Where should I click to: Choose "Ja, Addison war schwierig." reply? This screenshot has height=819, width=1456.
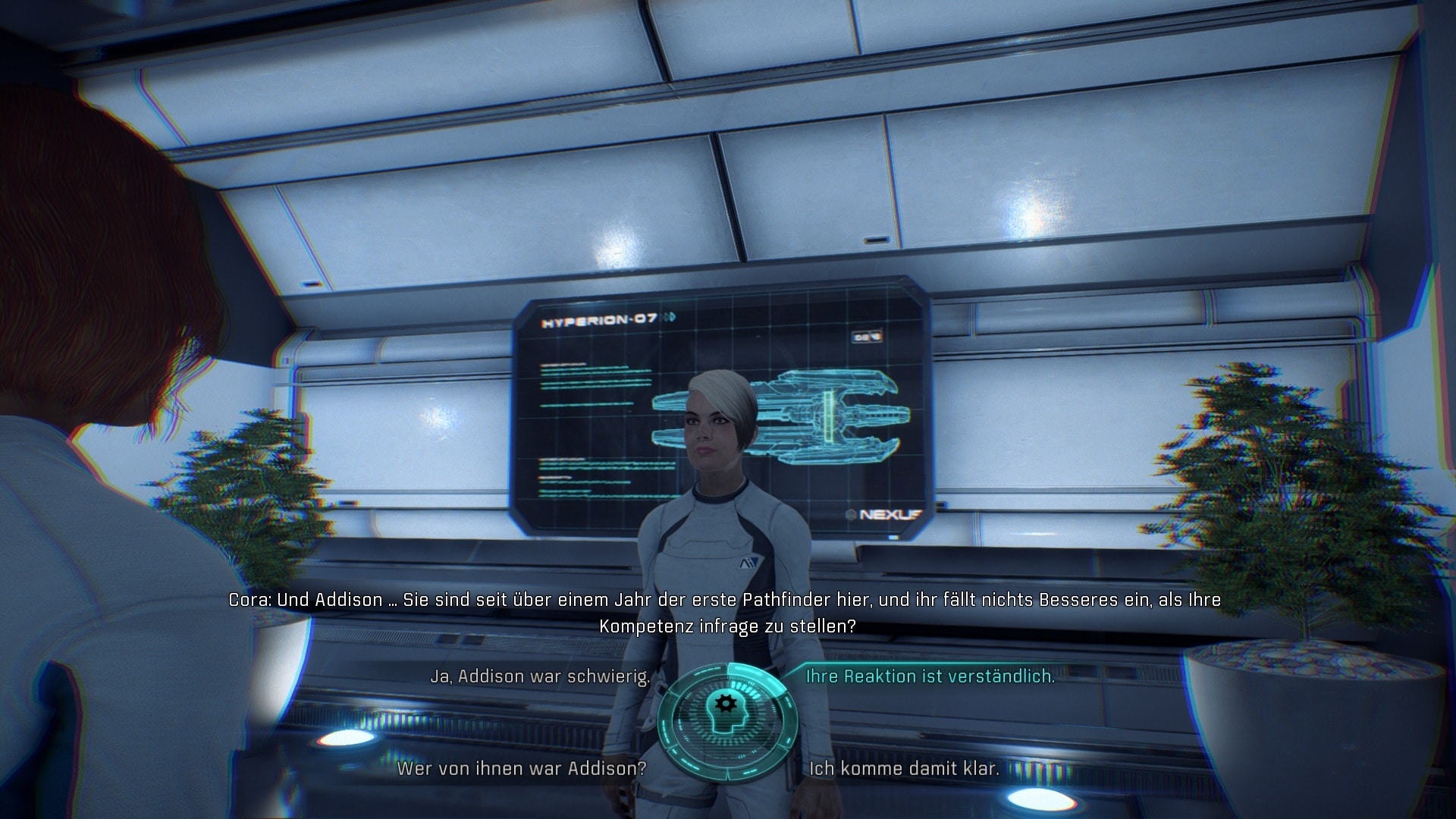click(x=540, y=676)
